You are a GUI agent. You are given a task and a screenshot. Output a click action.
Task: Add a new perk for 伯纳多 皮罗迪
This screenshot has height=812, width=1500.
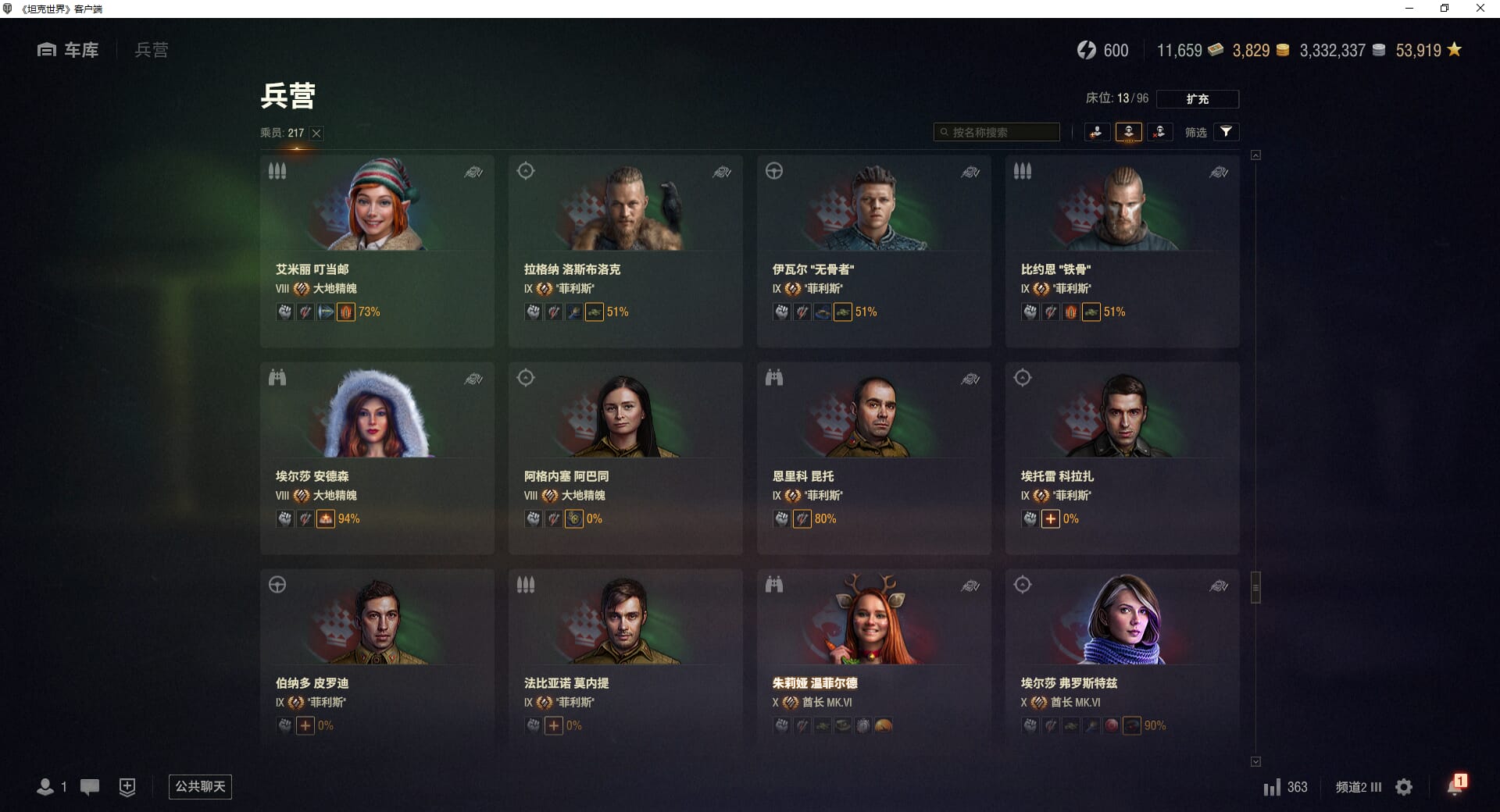click(305, 726)
